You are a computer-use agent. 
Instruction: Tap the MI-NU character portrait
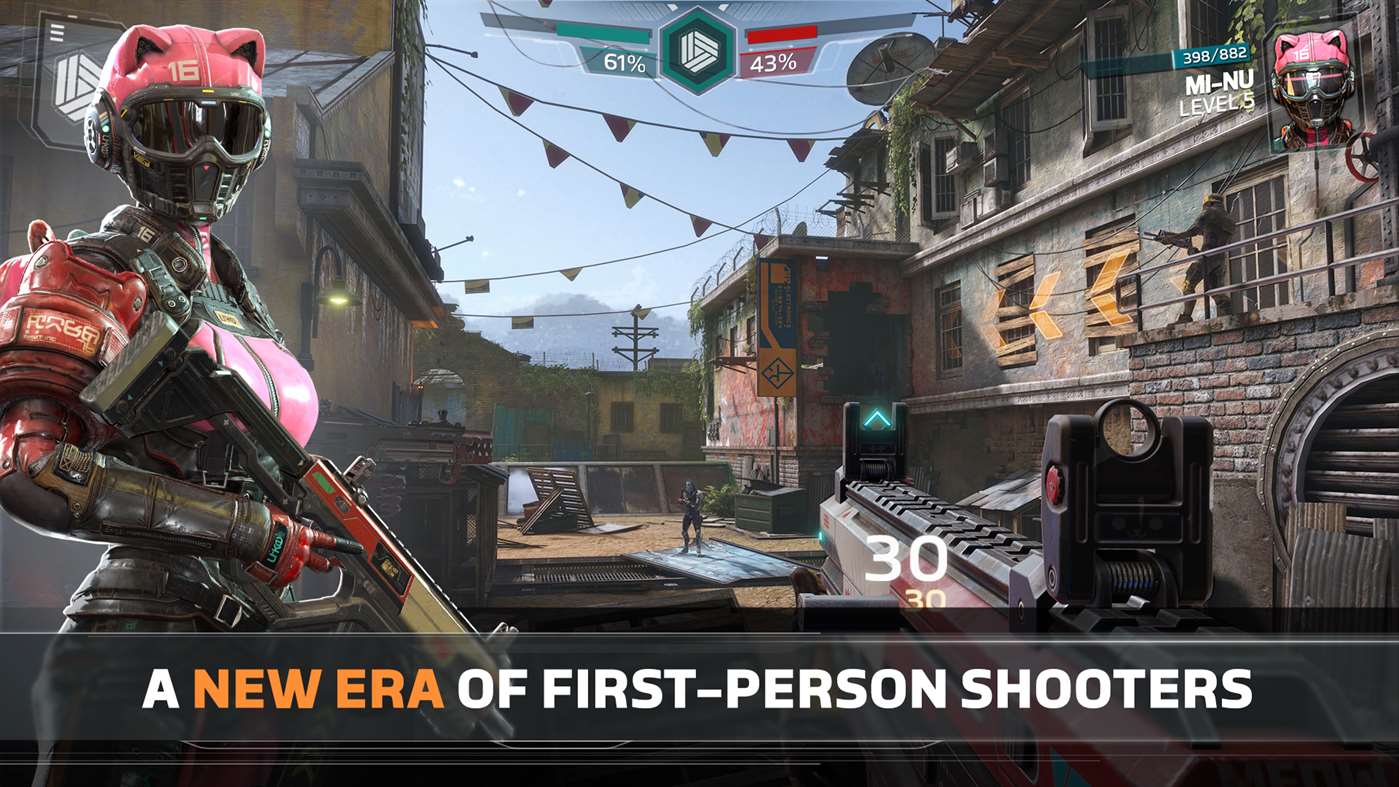[x=1314, y=90]
